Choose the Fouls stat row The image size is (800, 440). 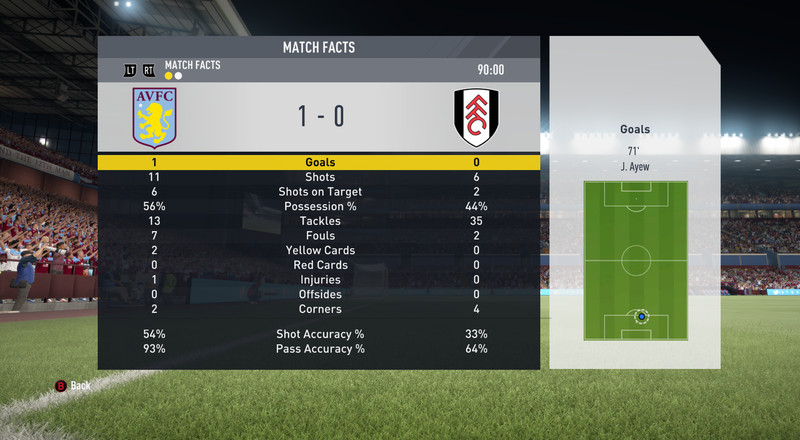pos(319,236)
